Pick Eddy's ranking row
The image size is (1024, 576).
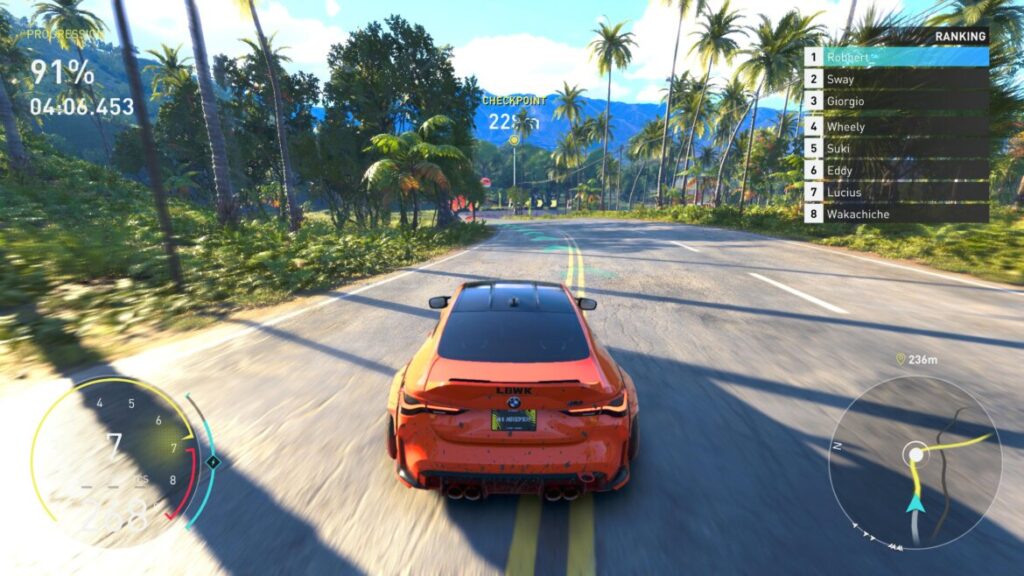point(896,171)
